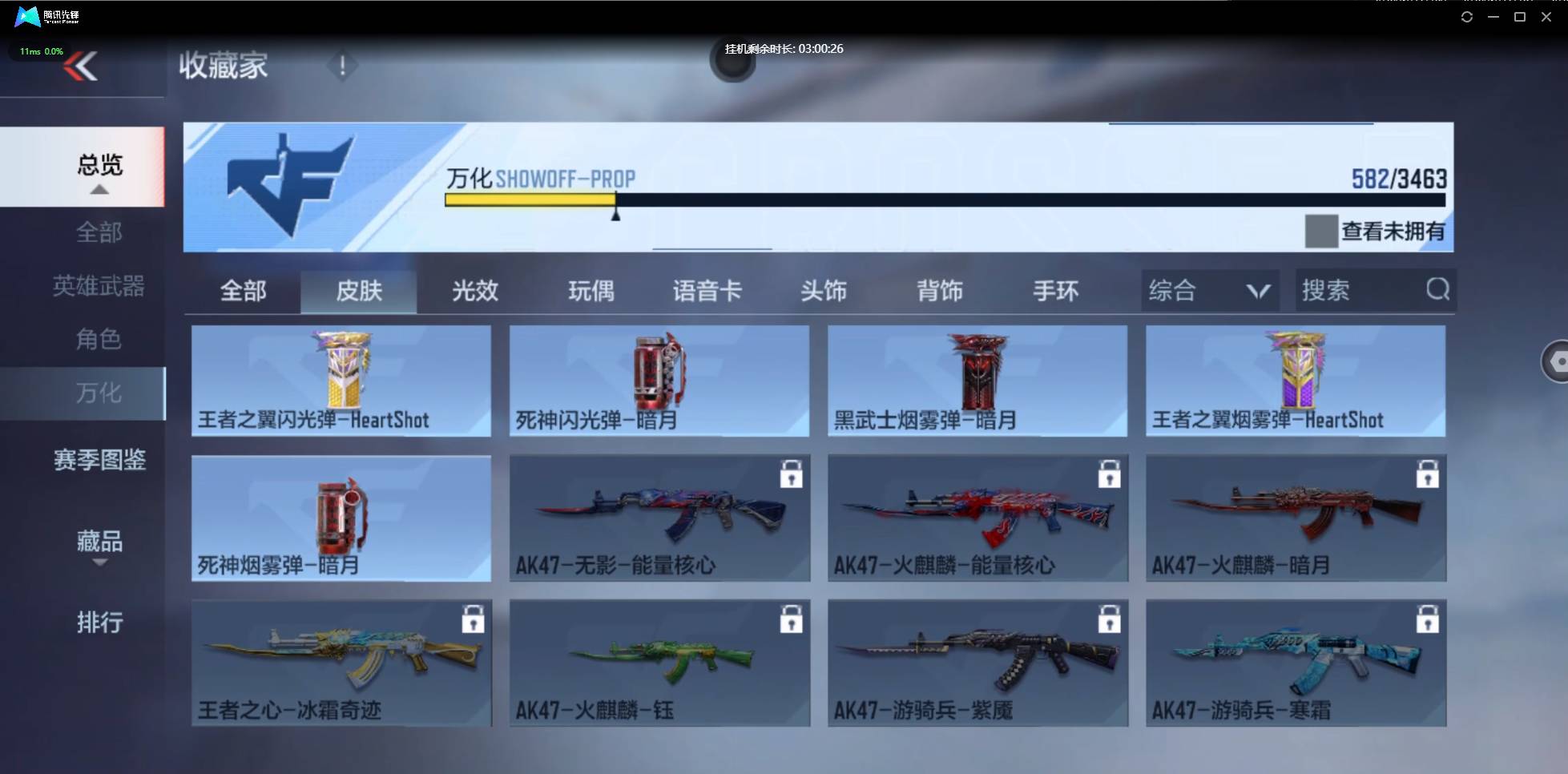Click the exclamation notice icon beside 收藏家
The image size is (1568, 774).
(342, 66)
